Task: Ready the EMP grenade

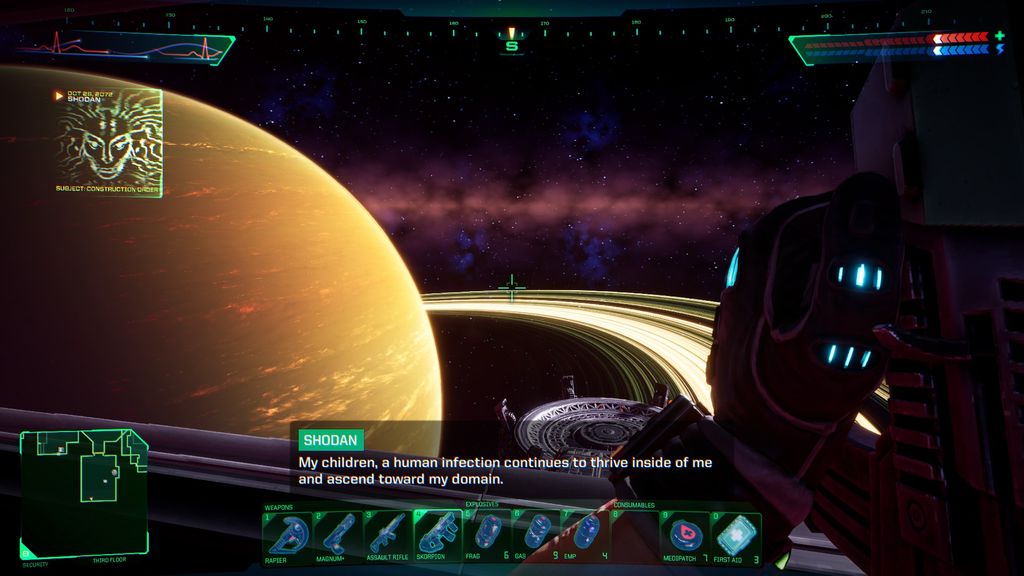Action: coord(587,537)
